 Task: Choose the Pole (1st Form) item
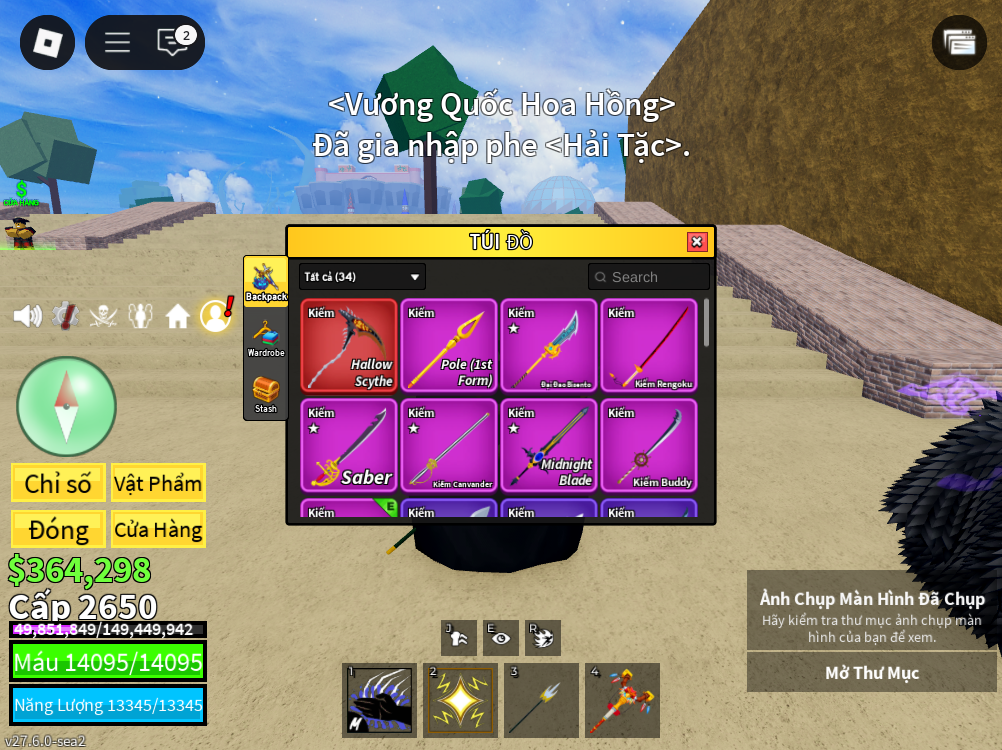(x=449, y=345)
